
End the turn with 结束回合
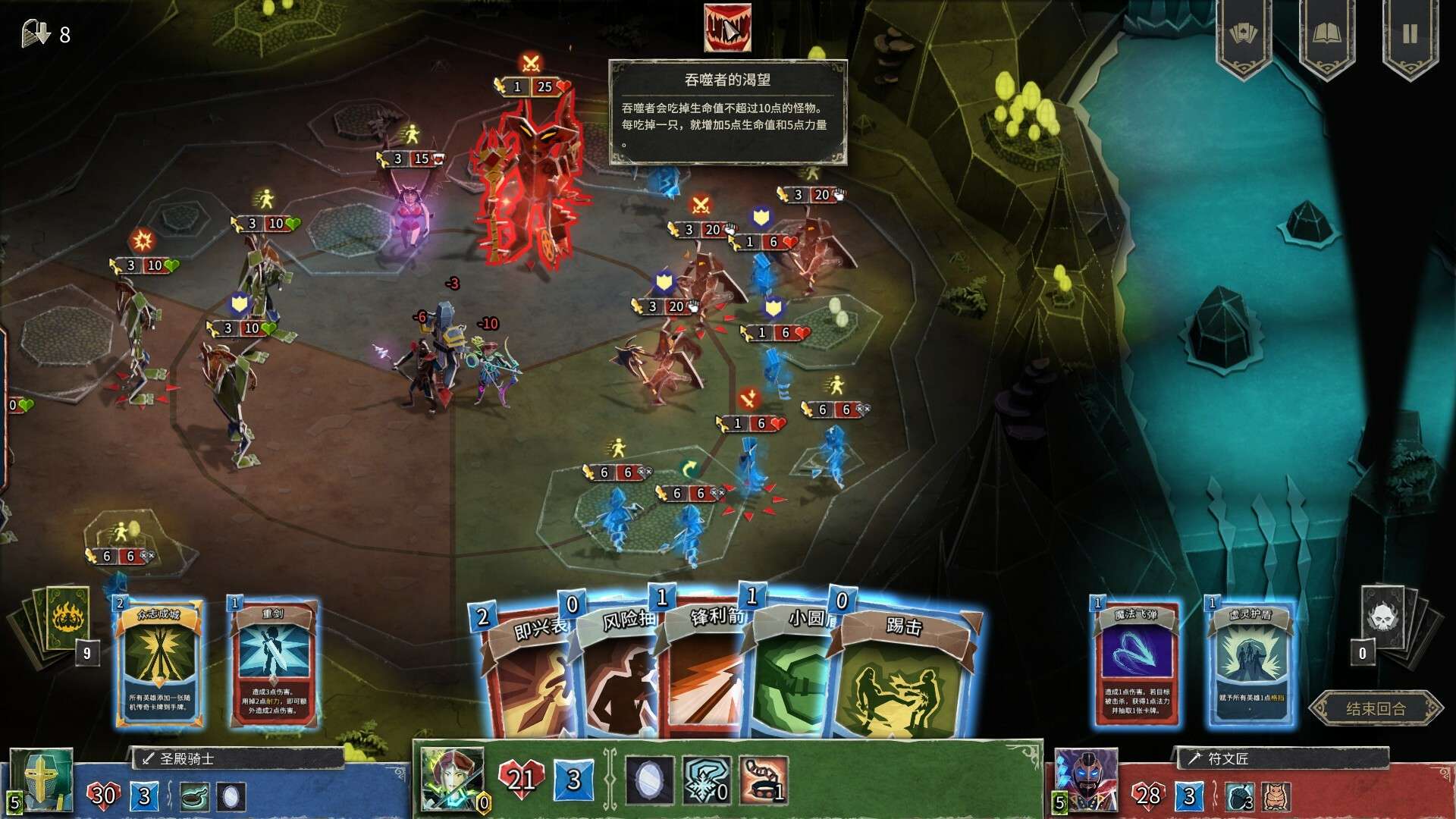tap(1375, 709)
